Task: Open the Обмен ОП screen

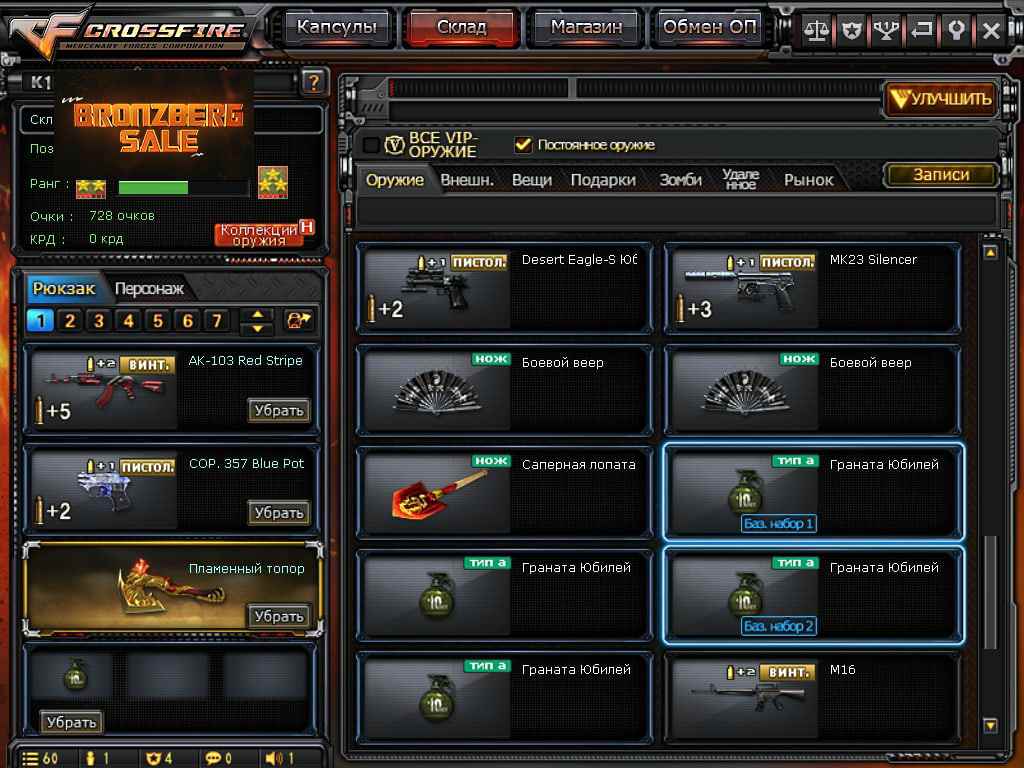Action: [x=711, y=28]
